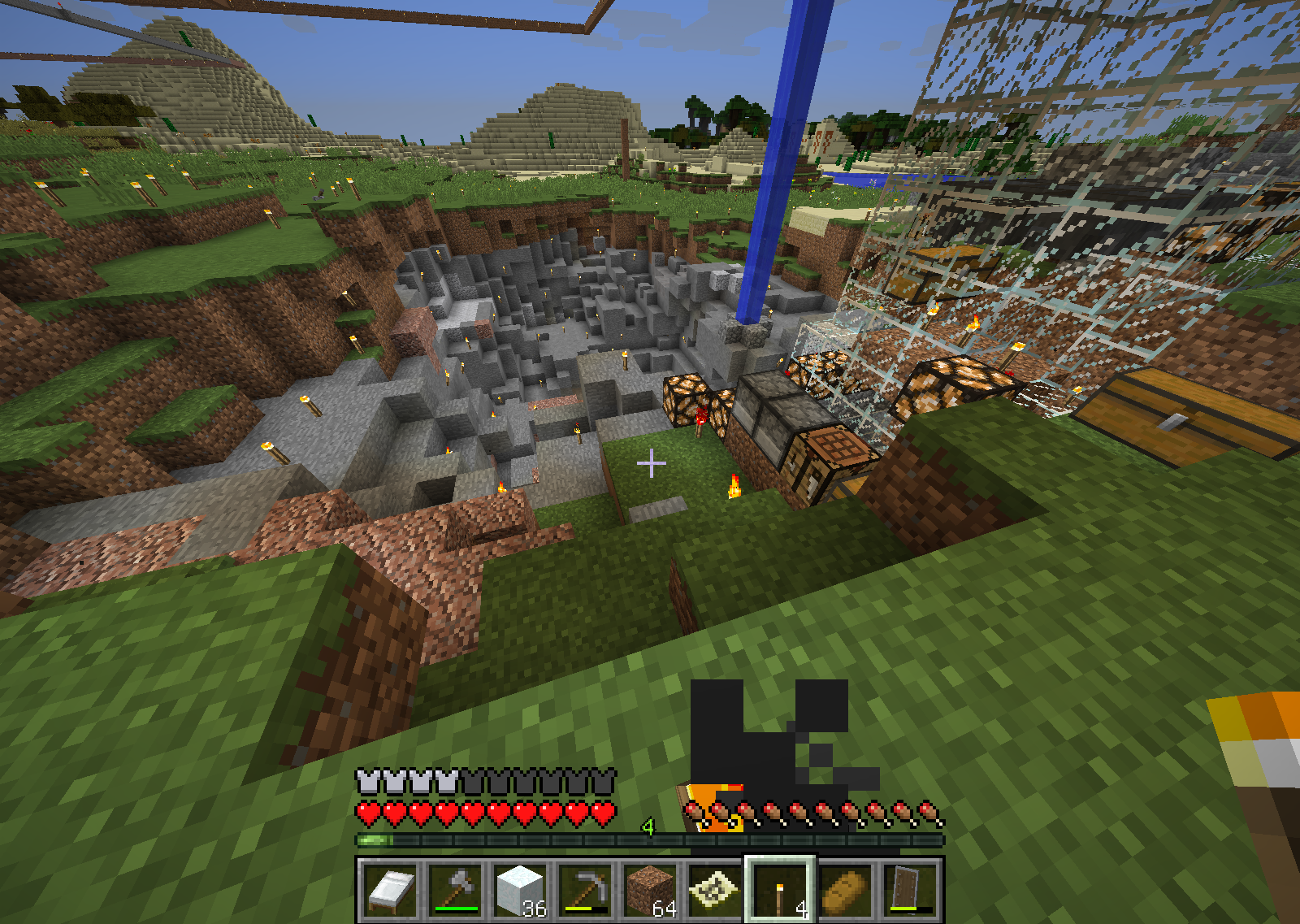Click the last heart in the health bar
Image resolution: width=1300 pixels, height=924 pixels.
pos(605,810)
